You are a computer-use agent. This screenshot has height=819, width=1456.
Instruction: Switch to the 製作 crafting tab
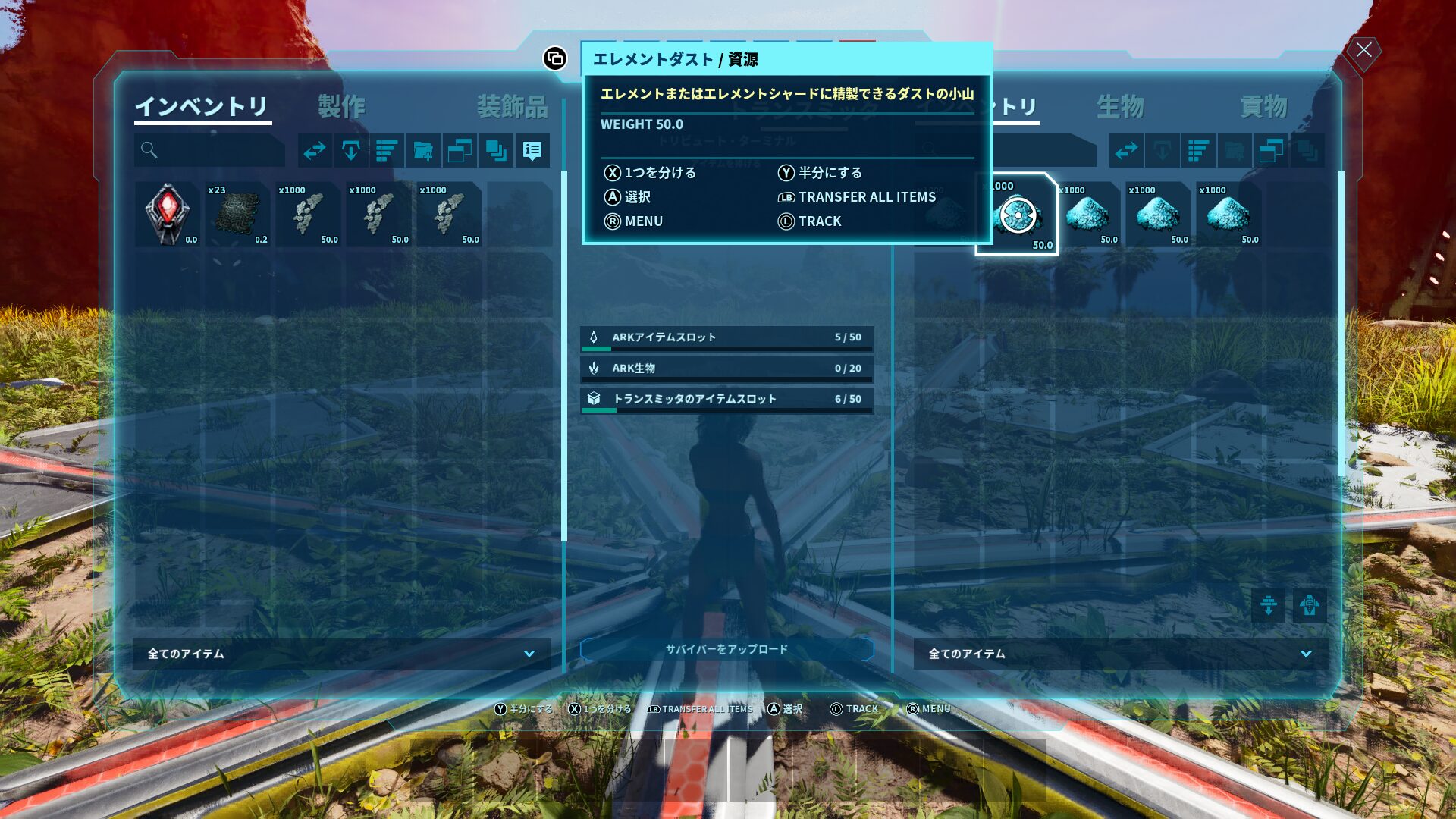click(341, 106)
